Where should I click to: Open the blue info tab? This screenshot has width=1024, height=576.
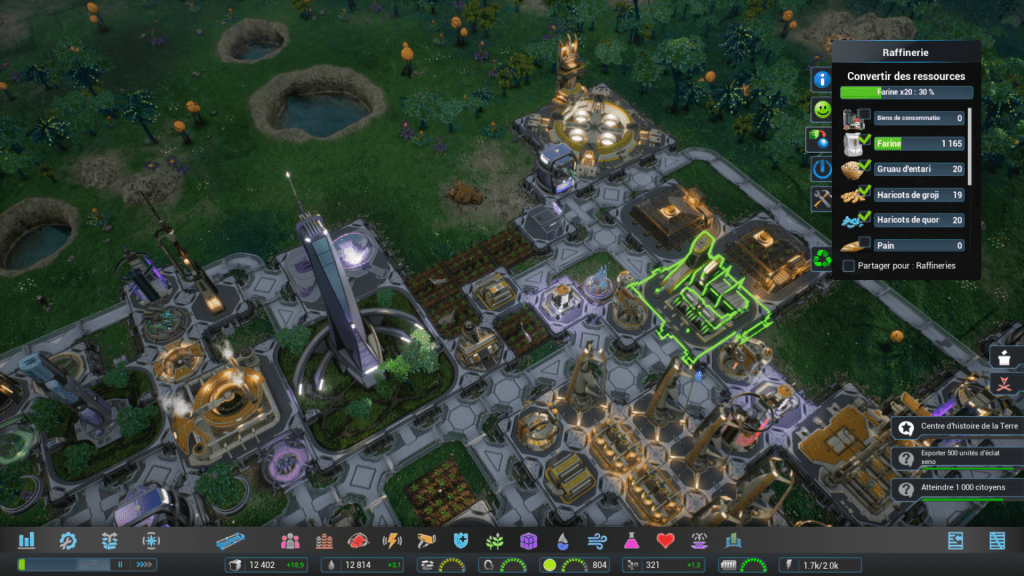point(822,79)
